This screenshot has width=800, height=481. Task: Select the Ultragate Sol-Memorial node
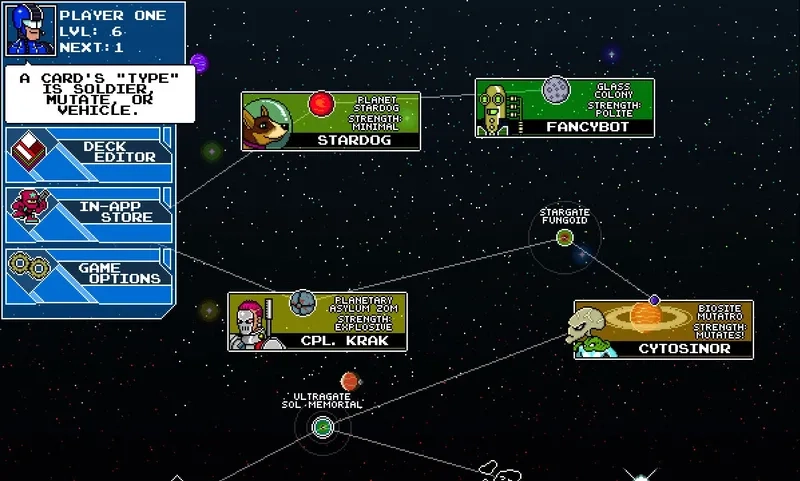pos(322,428)
